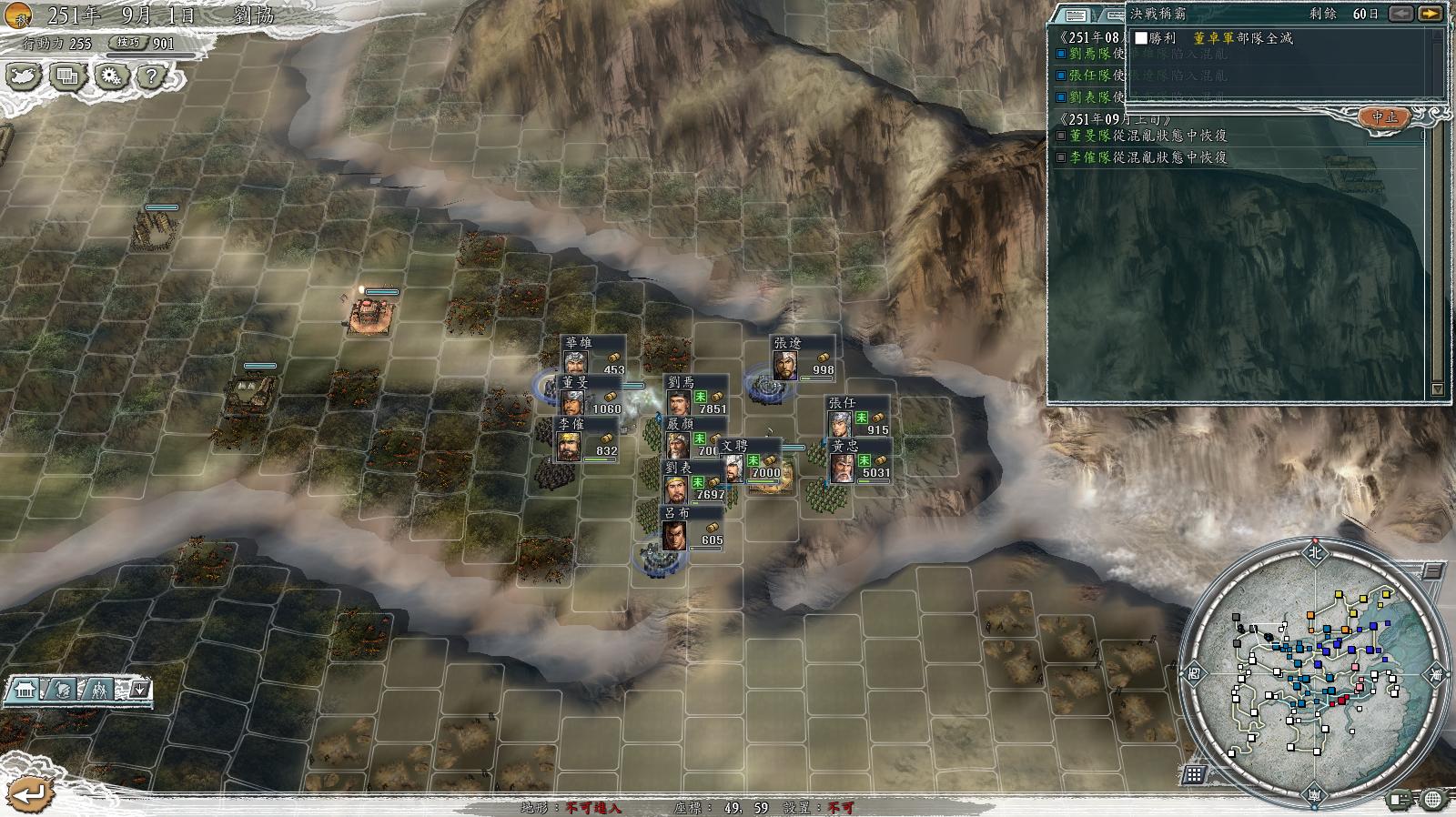Viewport: 1456px width, 817px height.
Task: Select the 呂布 unit nameplate
Action: (678, 513)
